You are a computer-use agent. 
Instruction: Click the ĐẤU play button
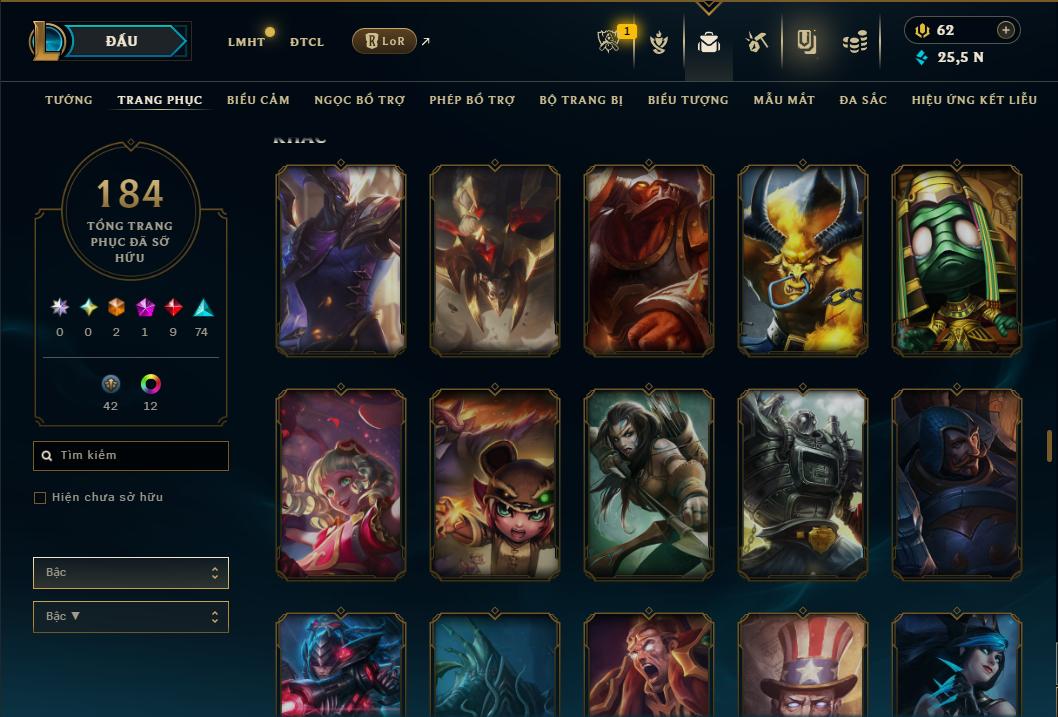121,41
